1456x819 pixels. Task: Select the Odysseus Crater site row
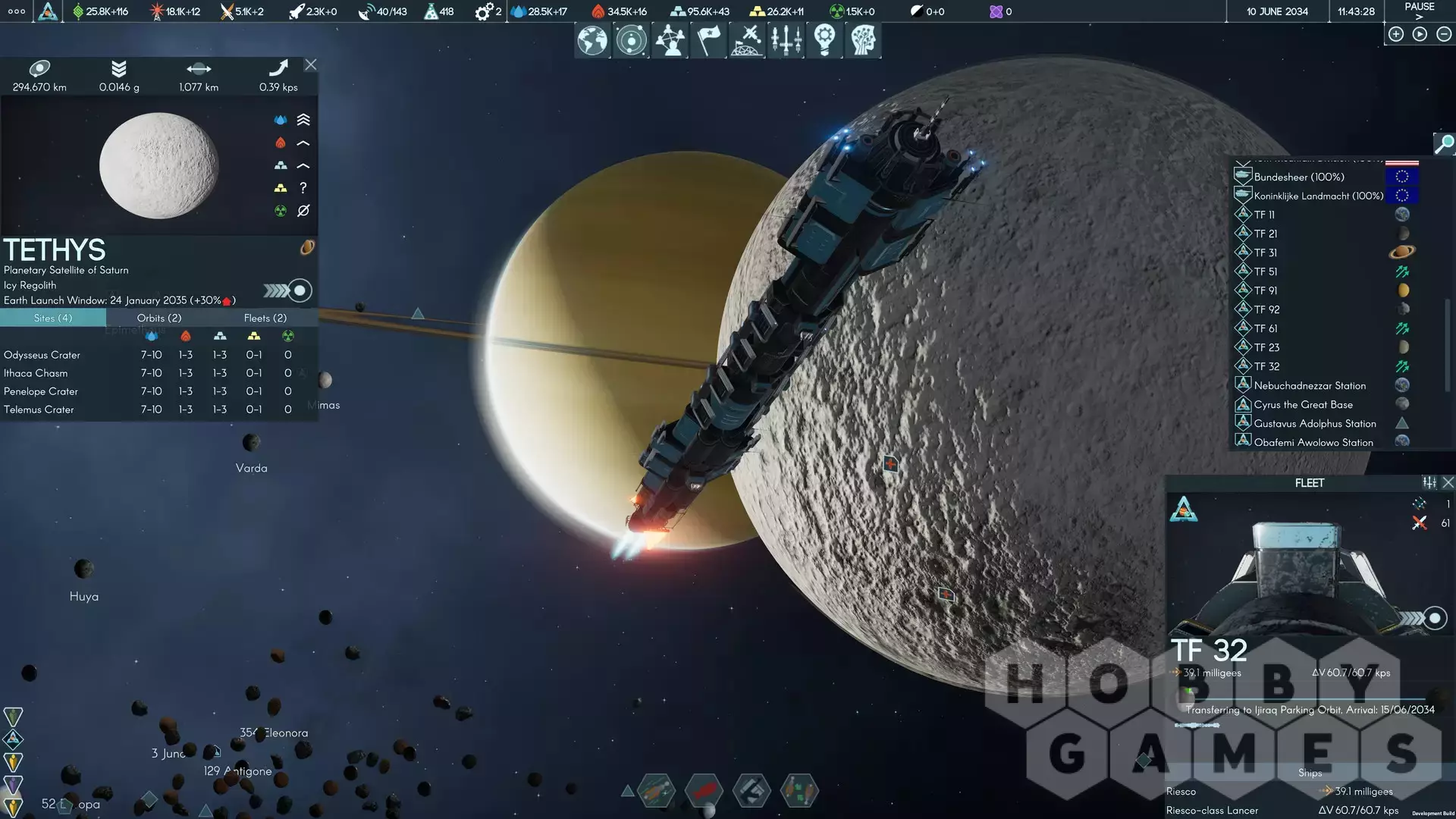pyautogui.click(x=42, y=355)
